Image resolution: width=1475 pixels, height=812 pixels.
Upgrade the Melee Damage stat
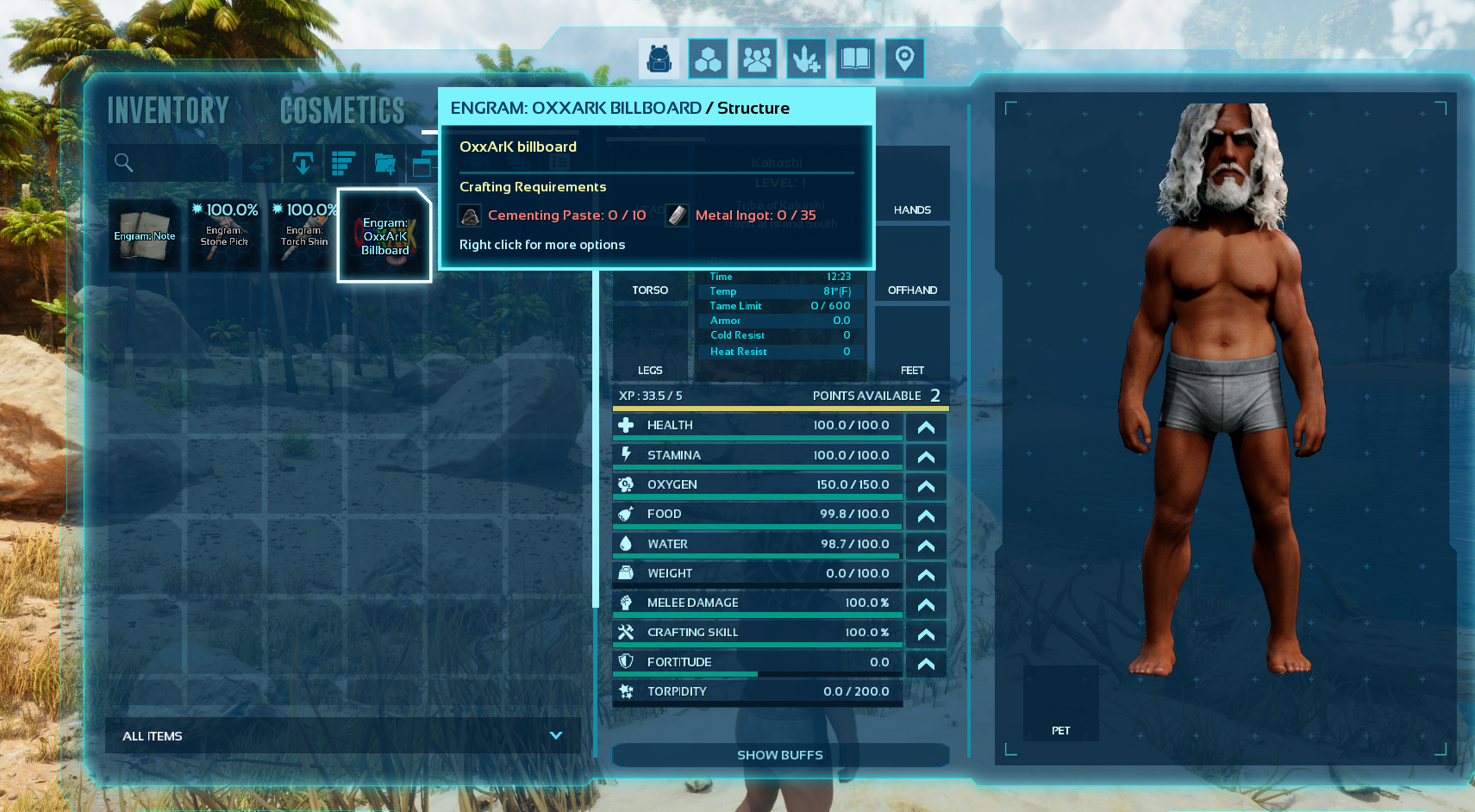[926, 604]
